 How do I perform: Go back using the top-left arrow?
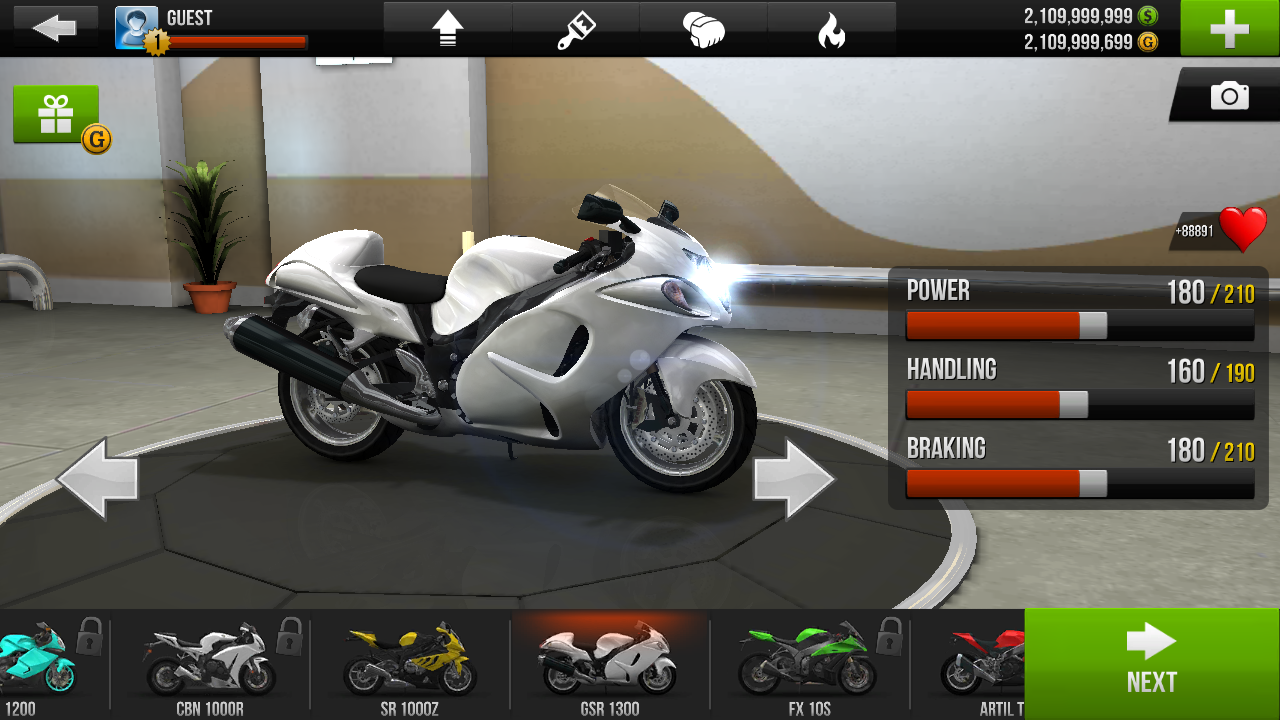[x=54, y=28]
